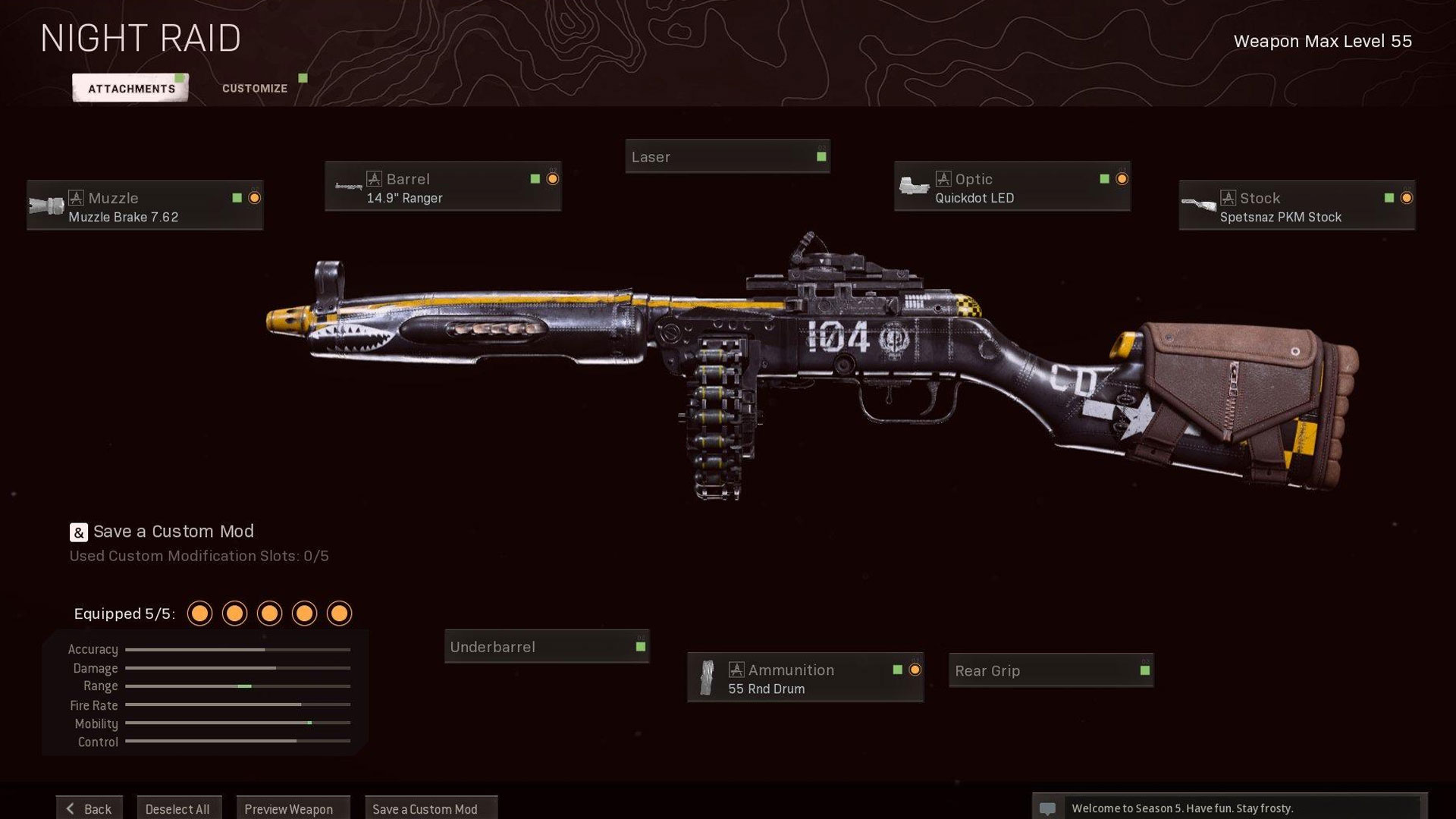Click Deselect All attachments
This screenshot has width=1456, height=819.
pos(178,808)
